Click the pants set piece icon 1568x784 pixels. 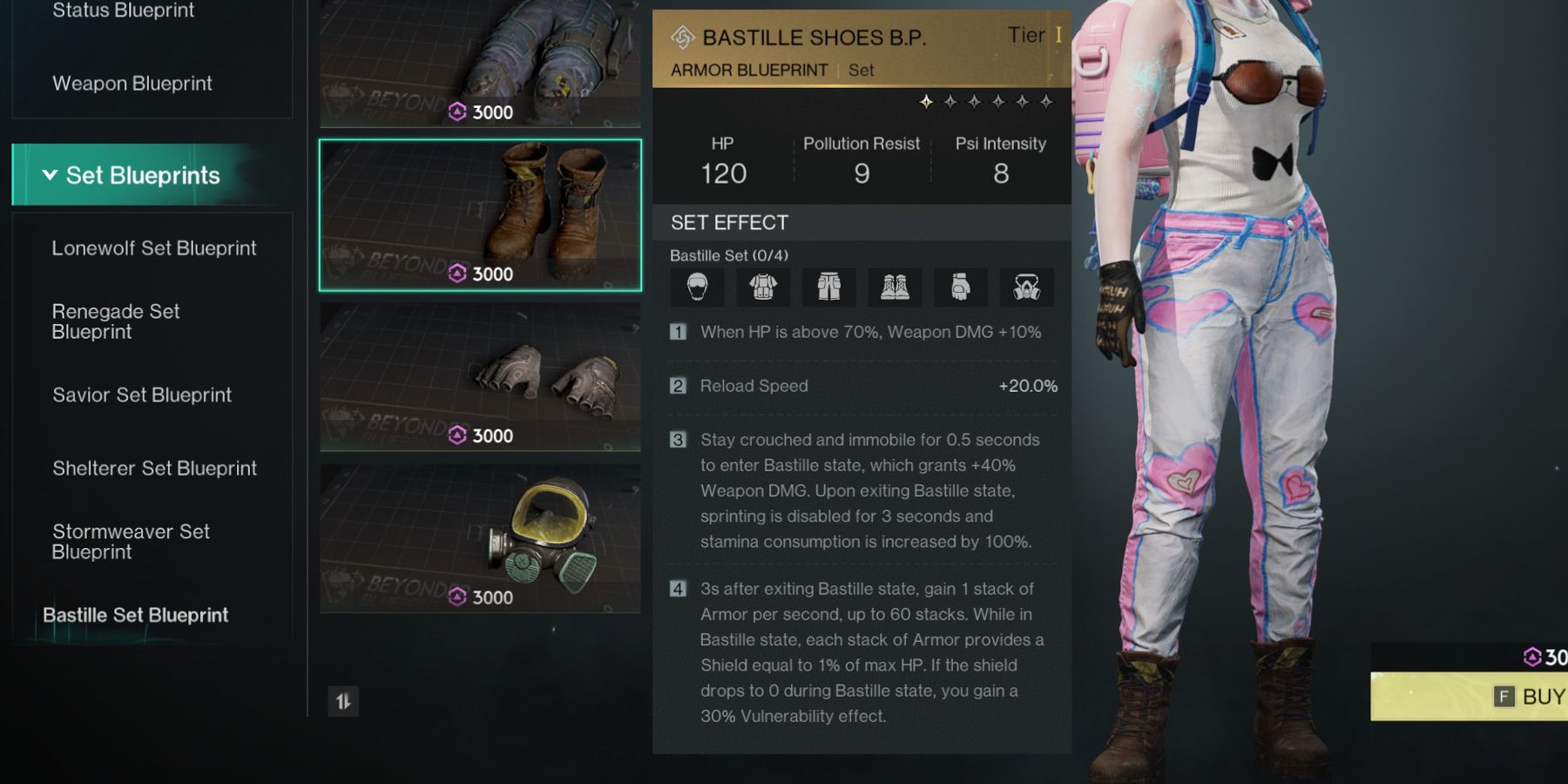[828, 287]
